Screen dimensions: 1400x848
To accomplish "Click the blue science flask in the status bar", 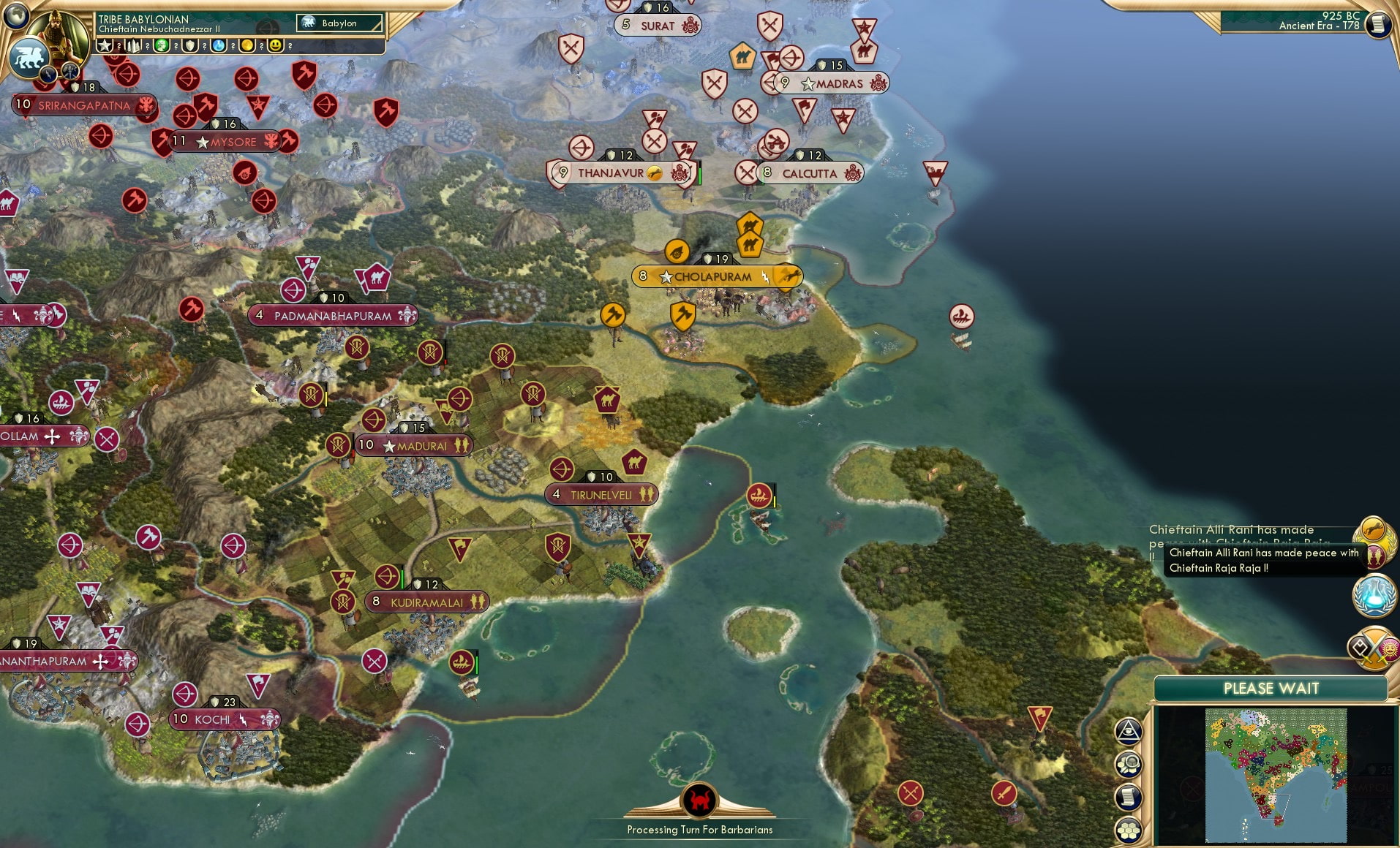I will (x=219, y=46).
